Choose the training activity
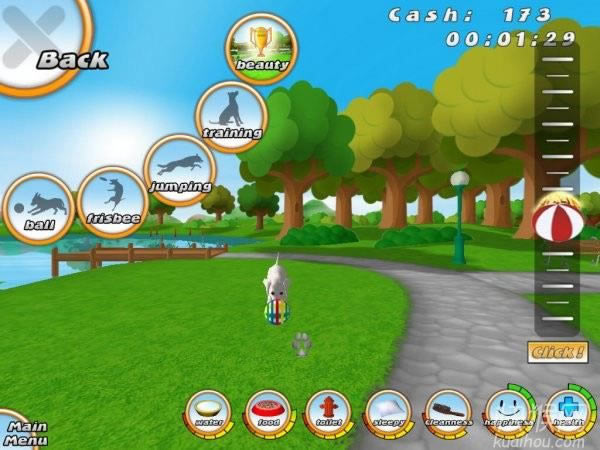 coord(231,115)
